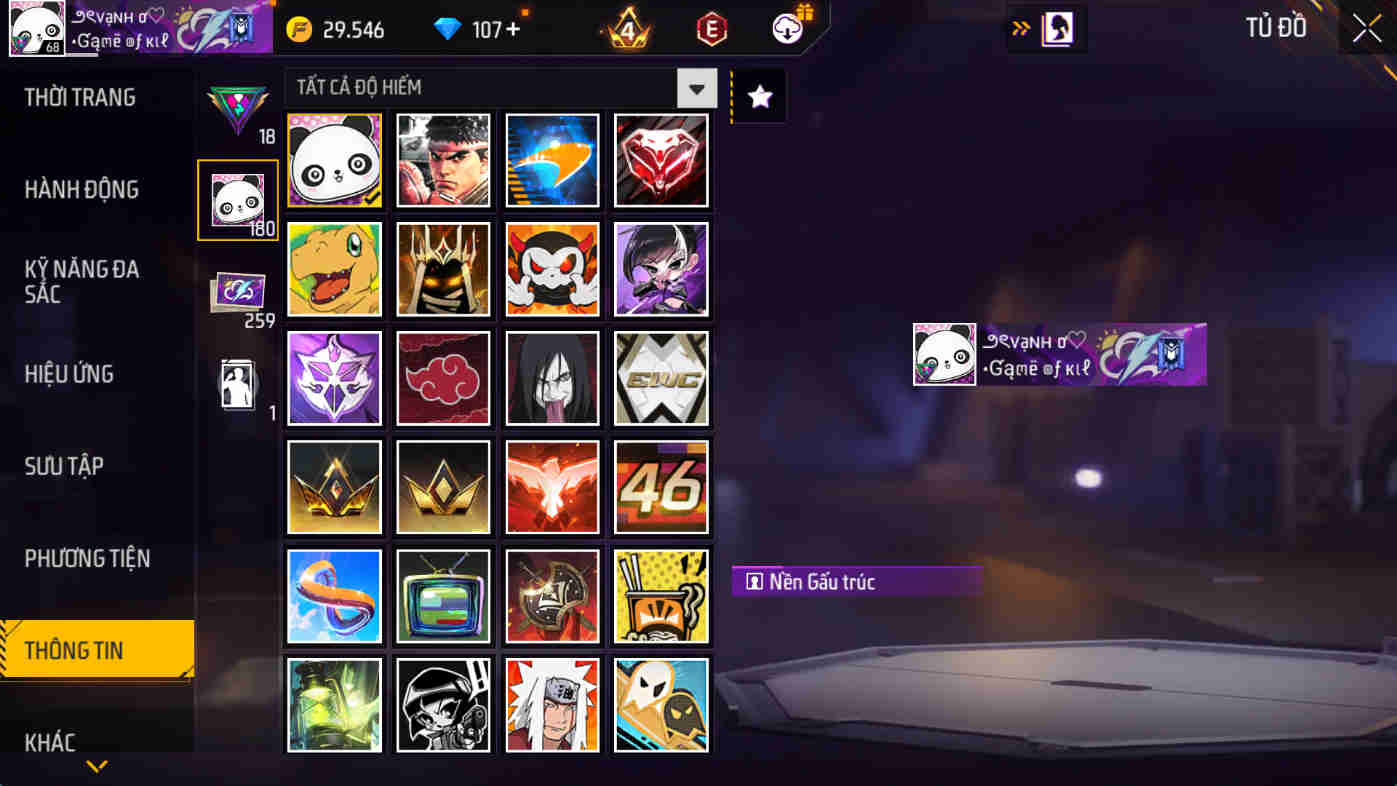Expand the sidebar with yellow chevron at bottom
The width and height of the screenshot is (1397, 786).
click(x=96, y=767)
